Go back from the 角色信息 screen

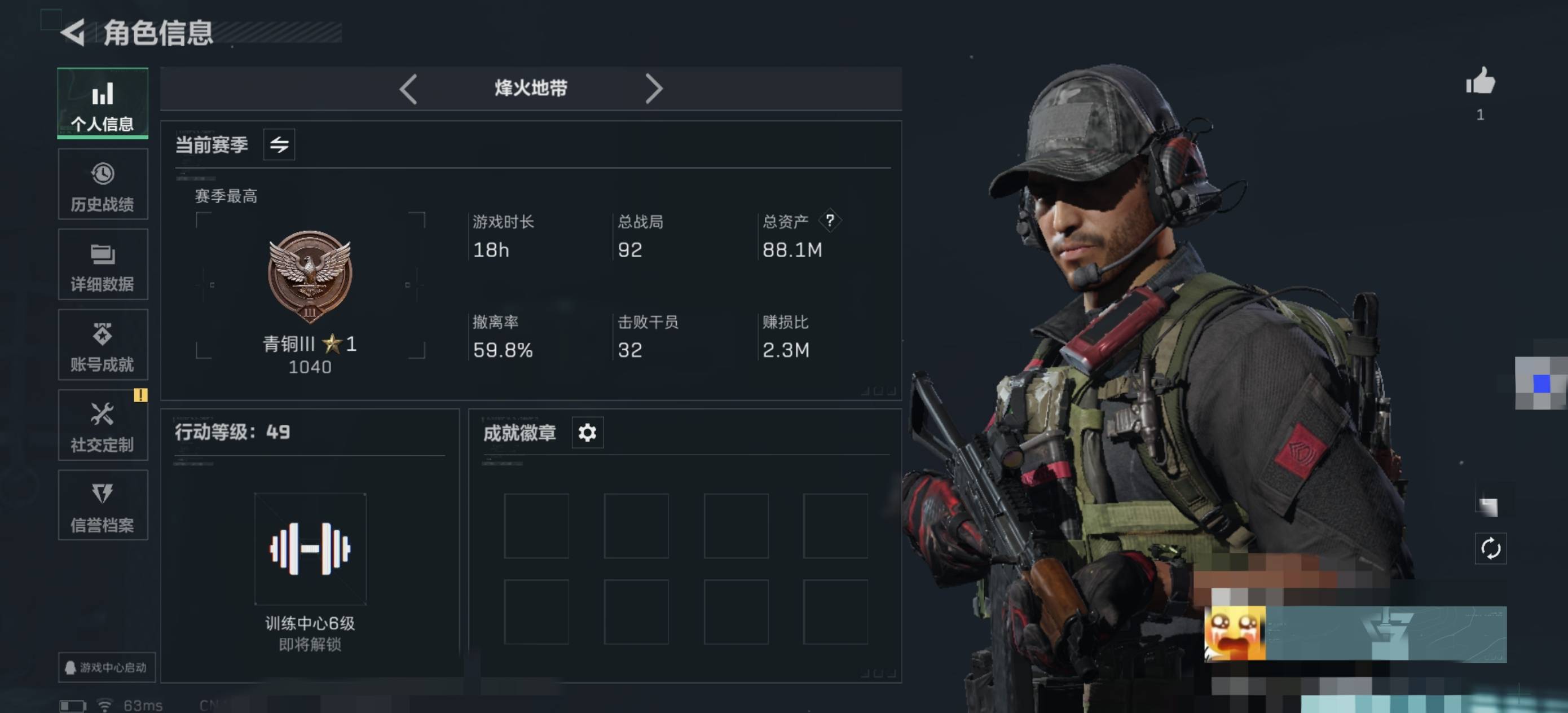(x=74, y=33)
